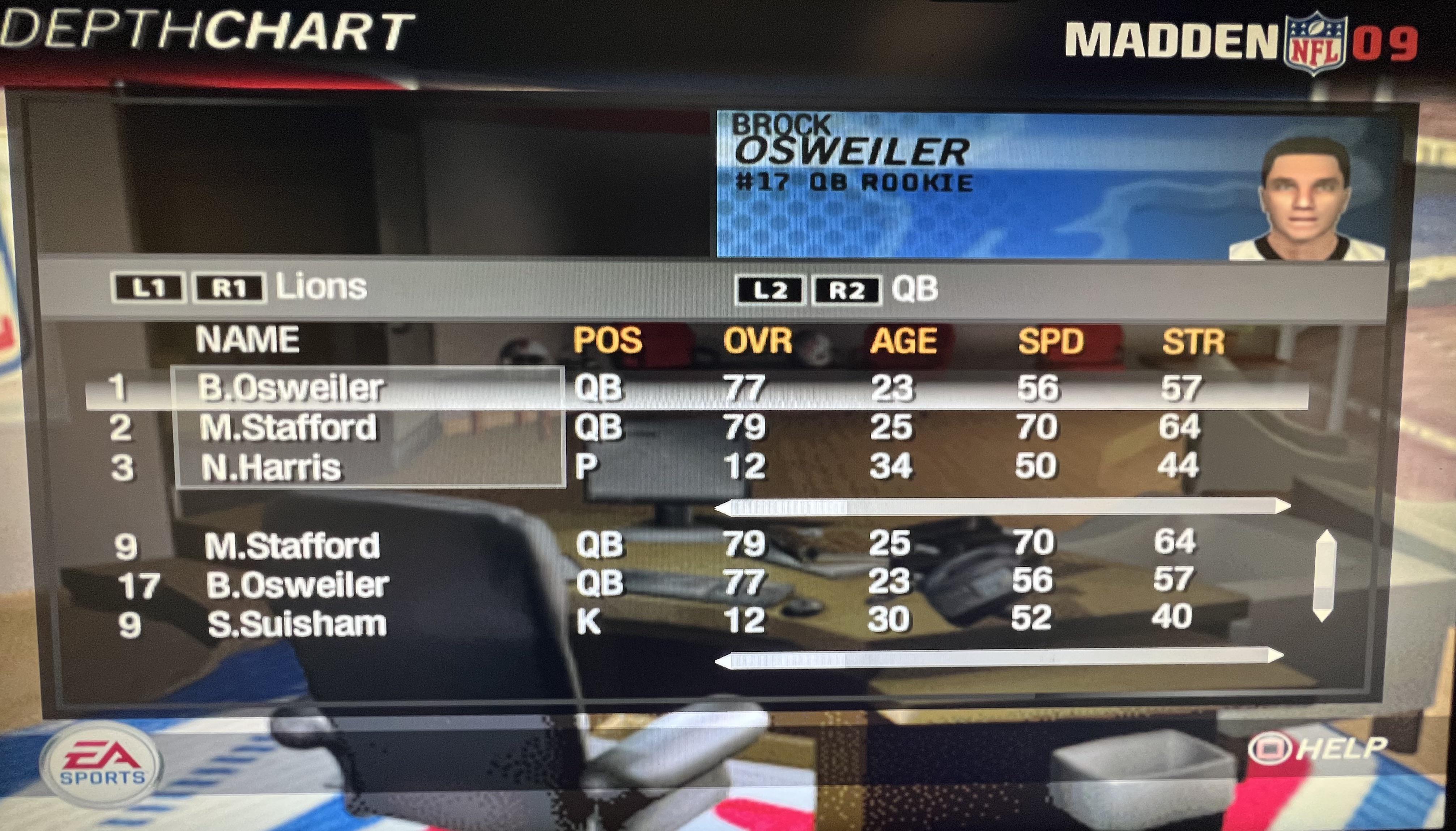Click the lower horizontal scrollbar track

[999, 657]
